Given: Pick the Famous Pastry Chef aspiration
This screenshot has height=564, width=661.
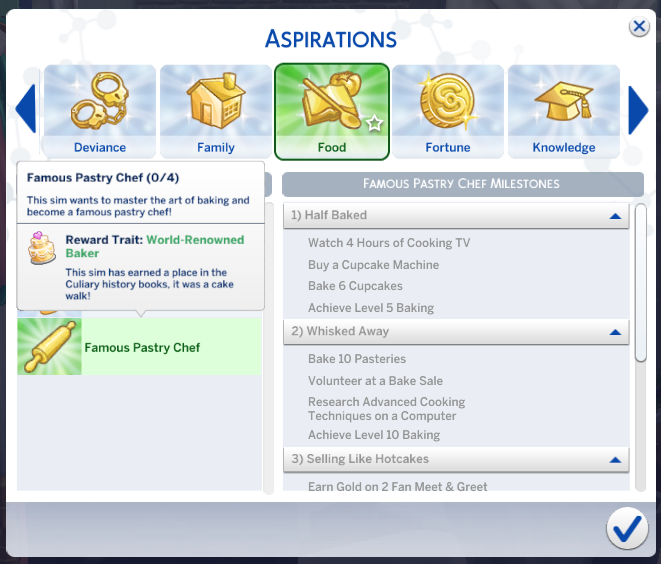Looking at the screenshot, I should click(x=140, y=347).
